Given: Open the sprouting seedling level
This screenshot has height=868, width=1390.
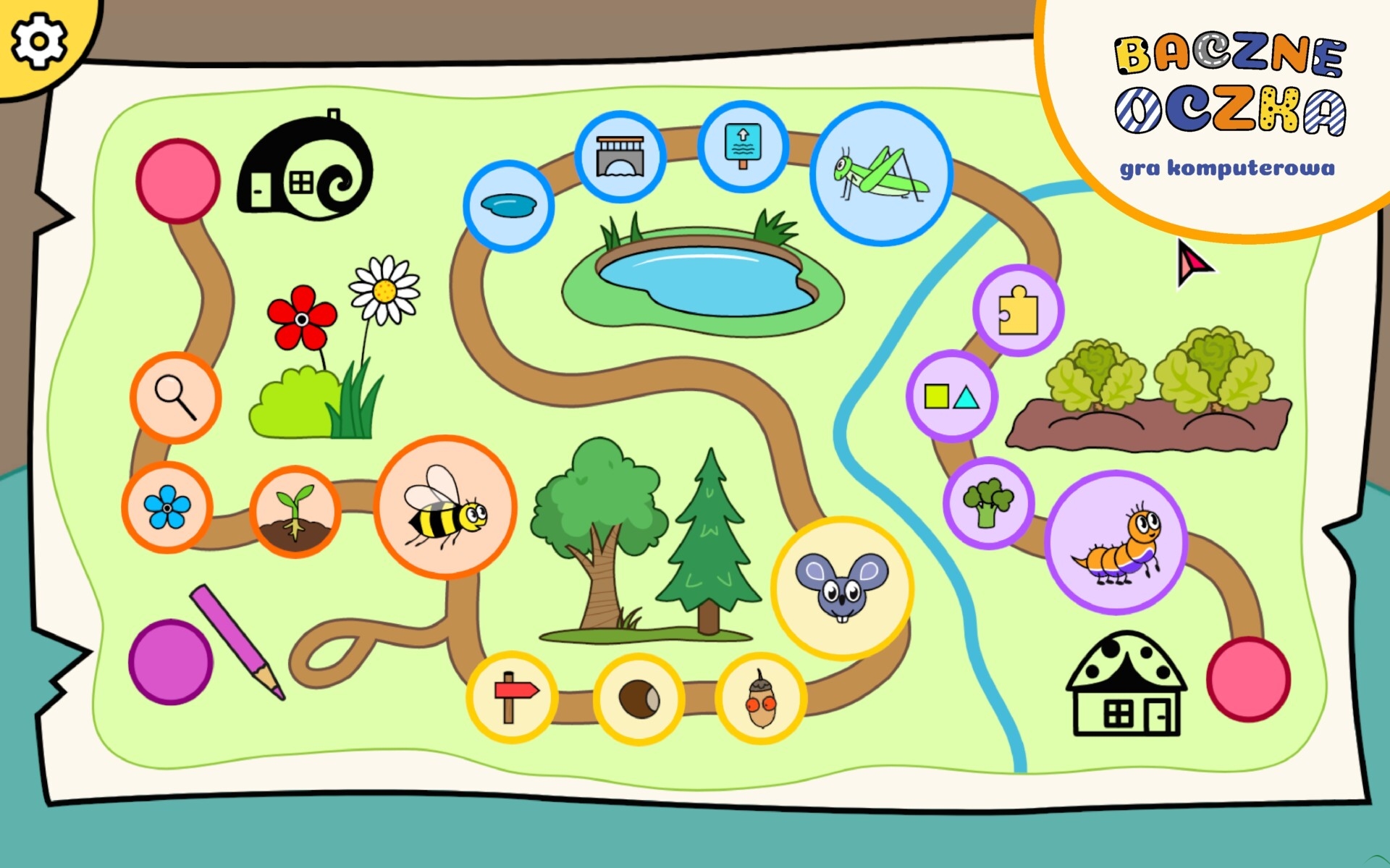Looking at the screenshot, I should coord(295,512).
